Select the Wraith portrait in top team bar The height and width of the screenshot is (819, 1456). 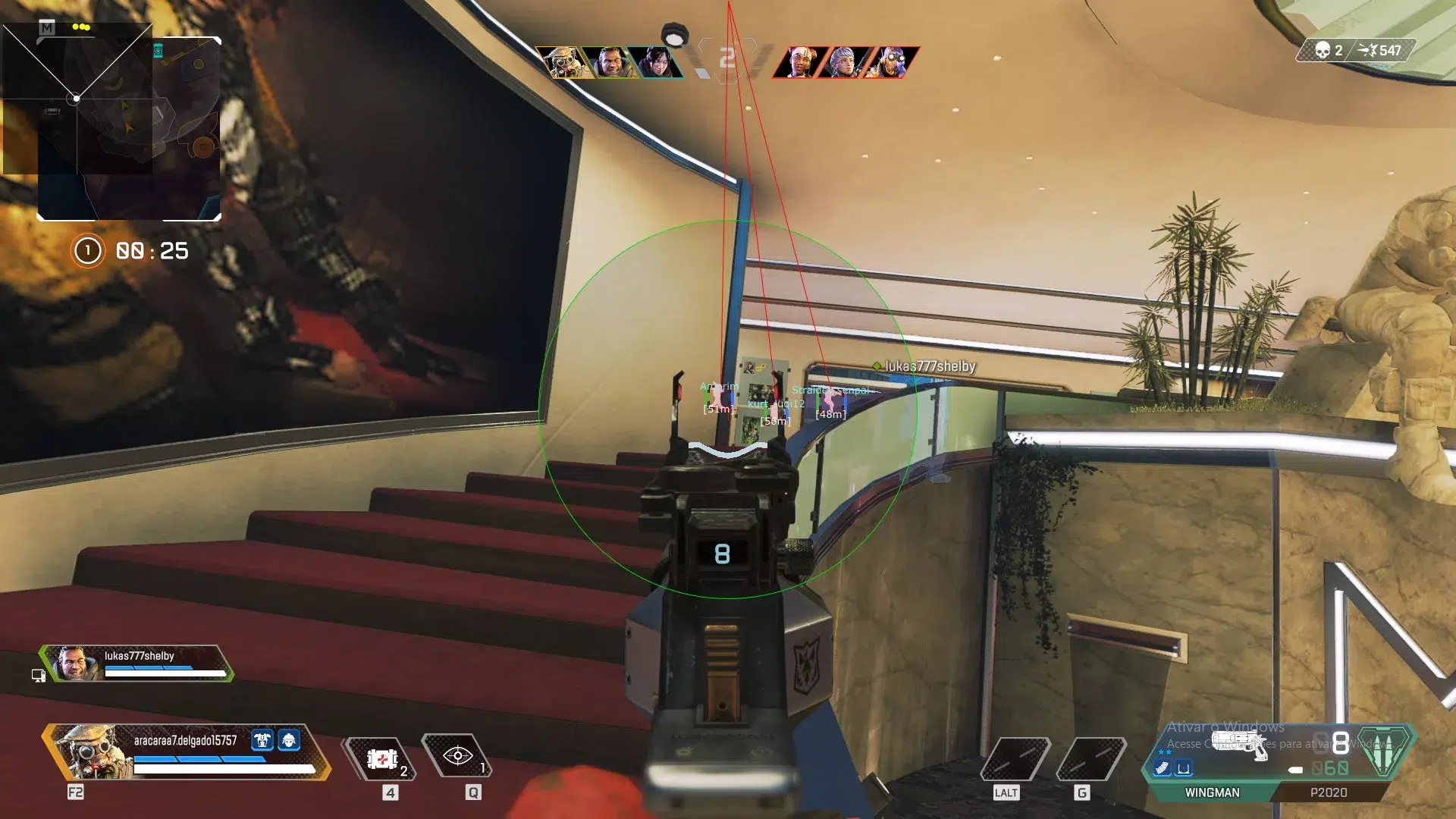click(x=656, y=62)
